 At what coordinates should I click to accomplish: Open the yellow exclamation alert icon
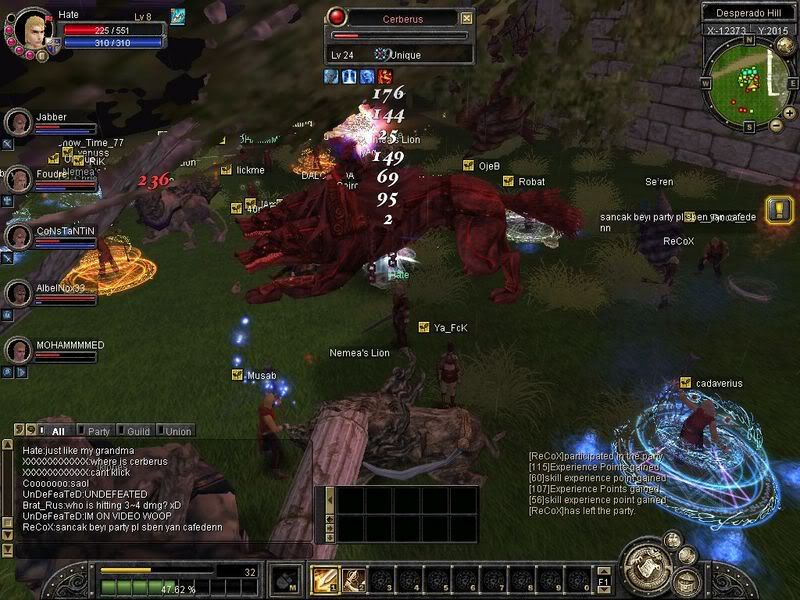tap(778, 209)
